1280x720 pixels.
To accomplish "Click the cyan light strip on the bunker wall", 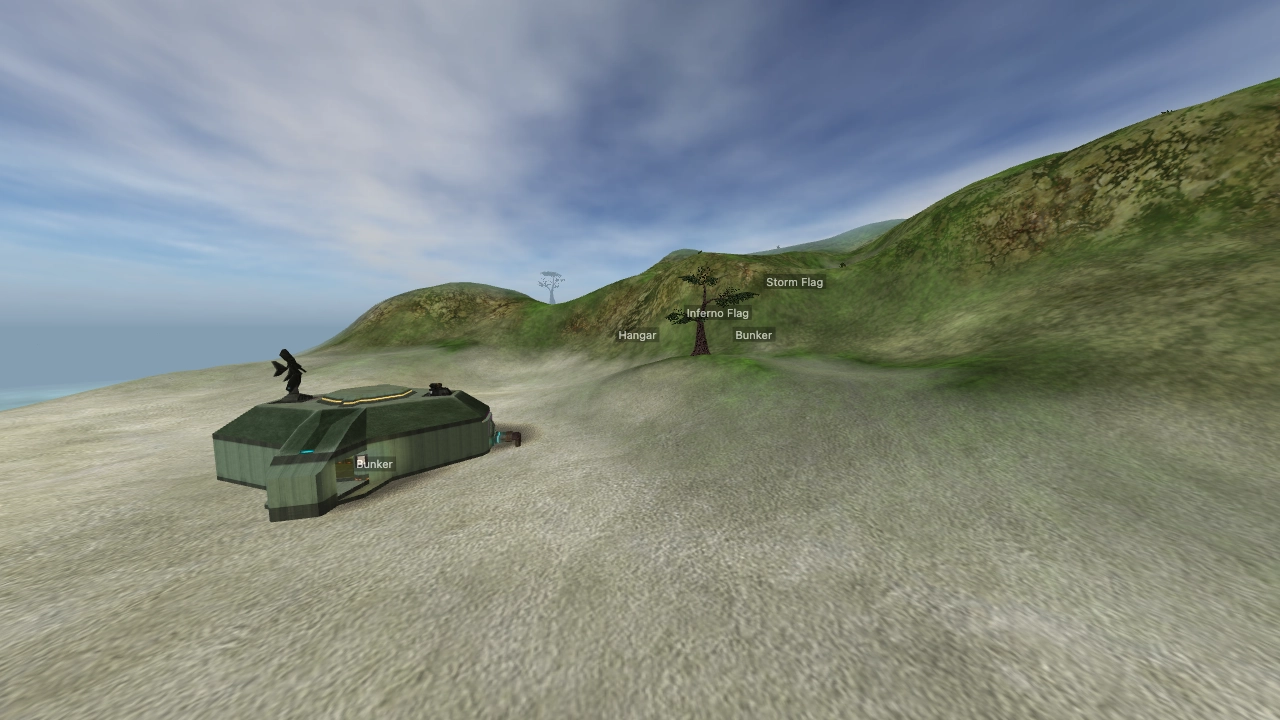I will click(x=305, y=451).
